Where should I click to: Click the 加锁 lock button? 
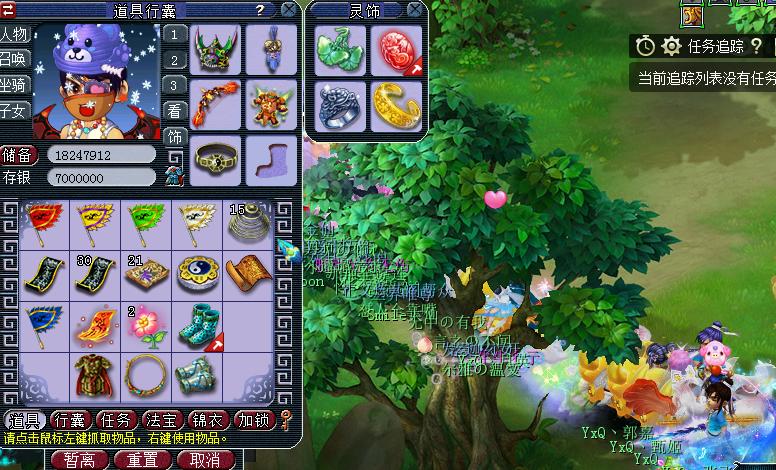(x=253, y=420)
